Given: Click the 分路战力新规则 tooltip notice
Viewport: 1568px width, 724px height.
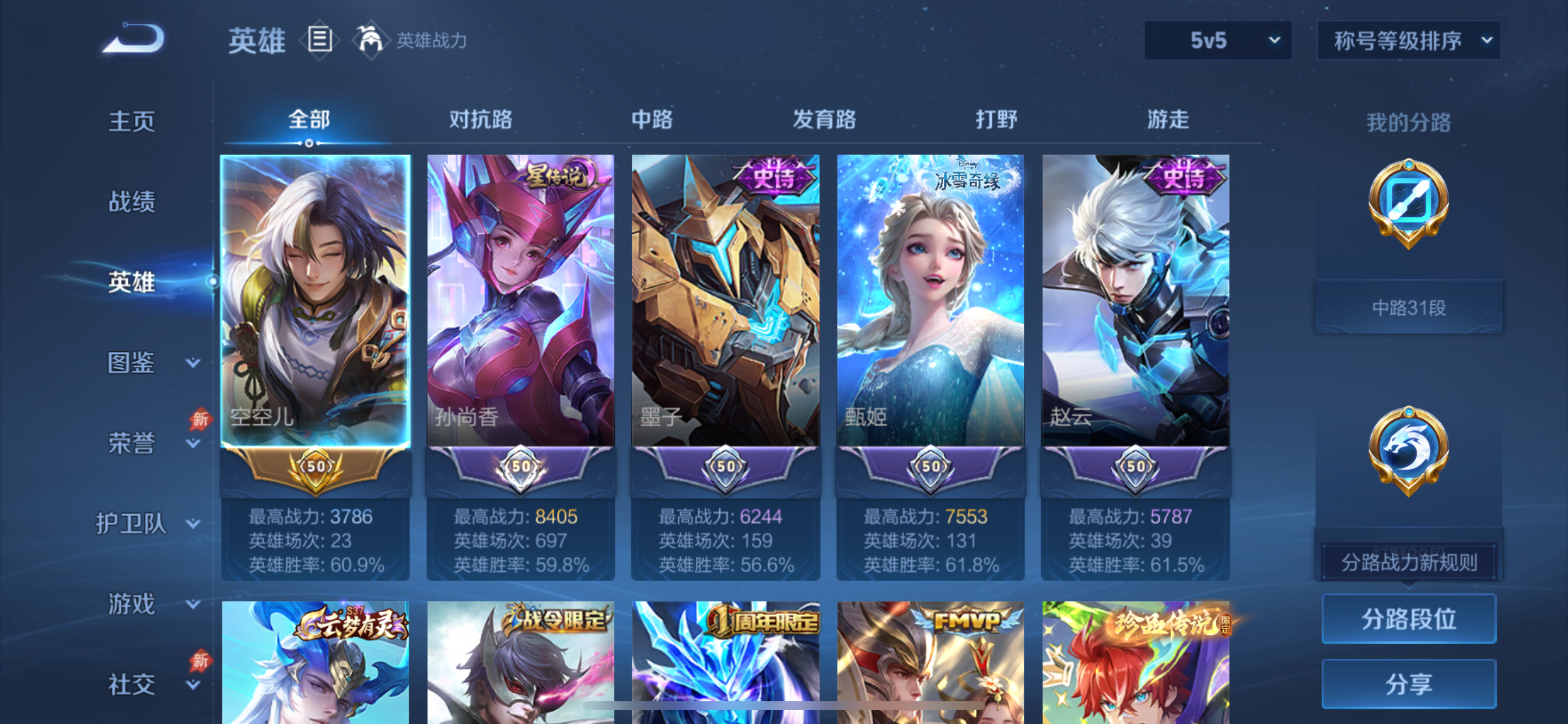Looking at the screenshot, I should 1406,561.
